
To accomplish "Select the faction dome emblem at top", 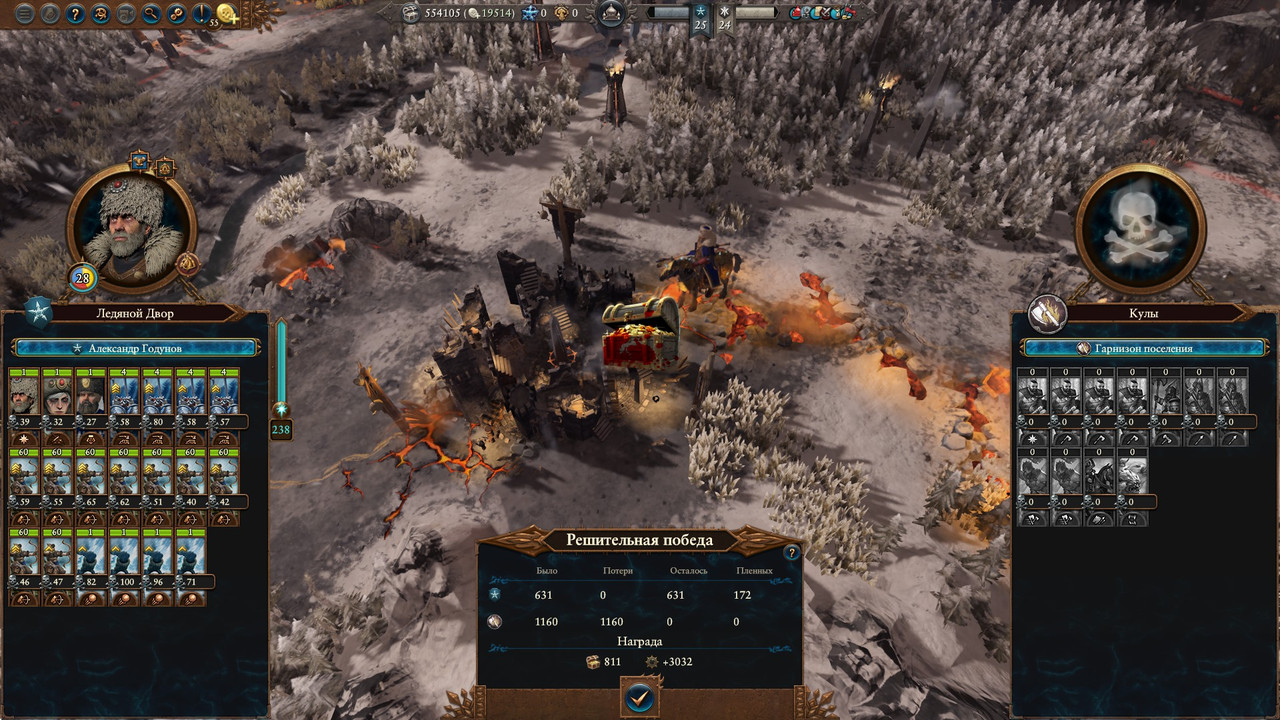I will (610, 14).
